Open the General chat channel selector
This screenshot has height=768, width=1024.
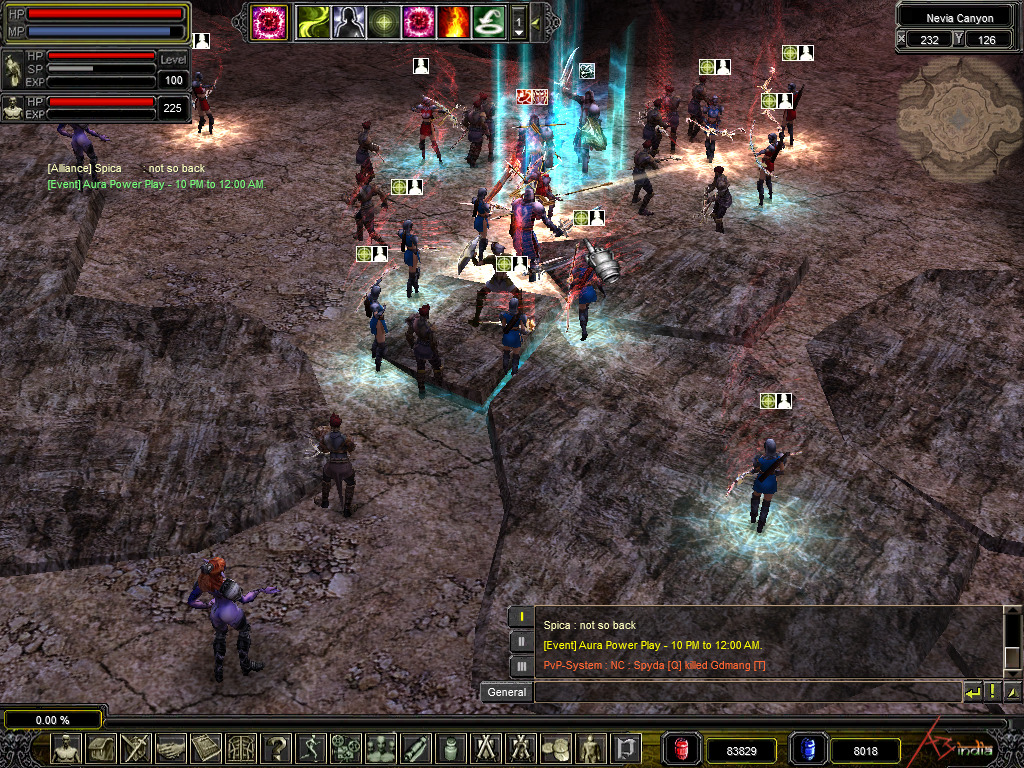click(x=506, y=692)
